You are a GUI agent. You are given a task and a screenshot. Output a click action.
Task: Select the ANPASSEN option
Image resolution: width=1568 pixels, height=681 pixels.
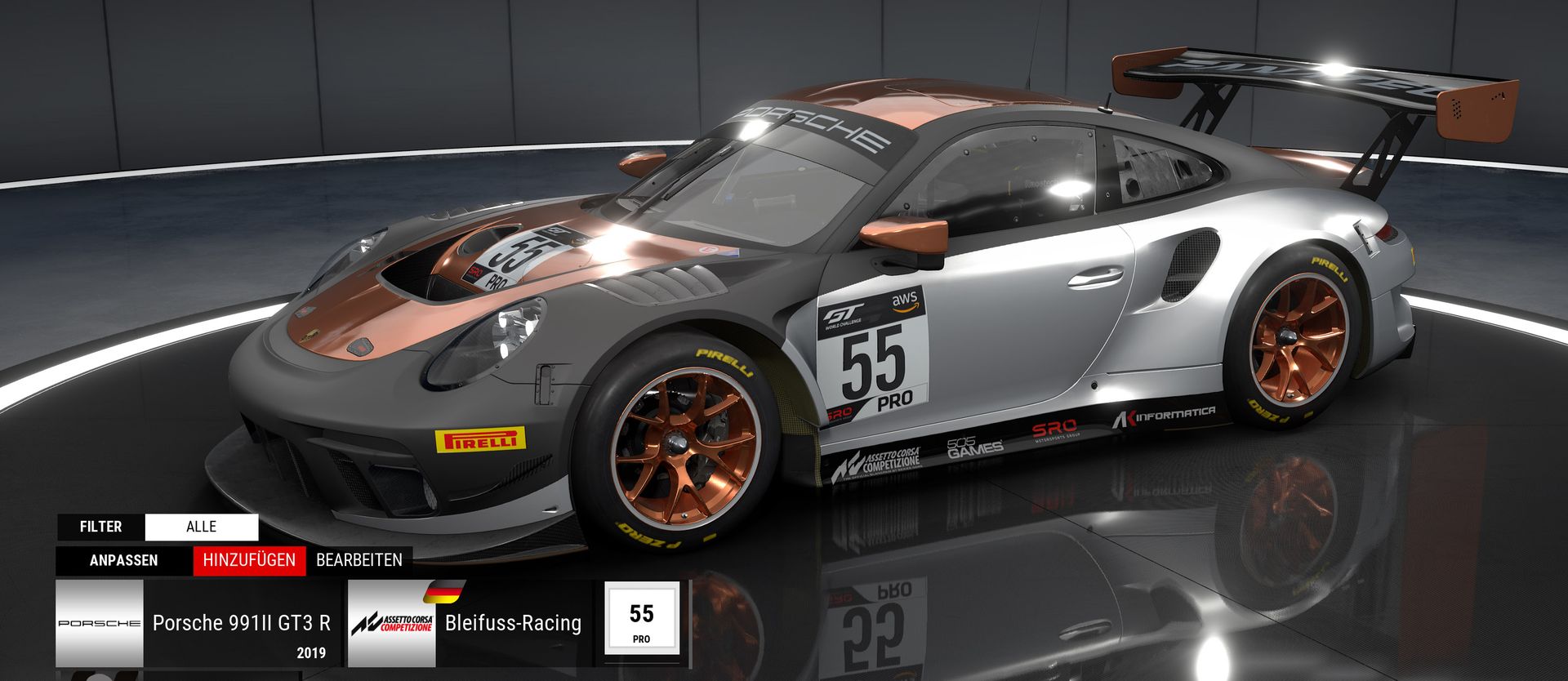[x=124, y=561]
